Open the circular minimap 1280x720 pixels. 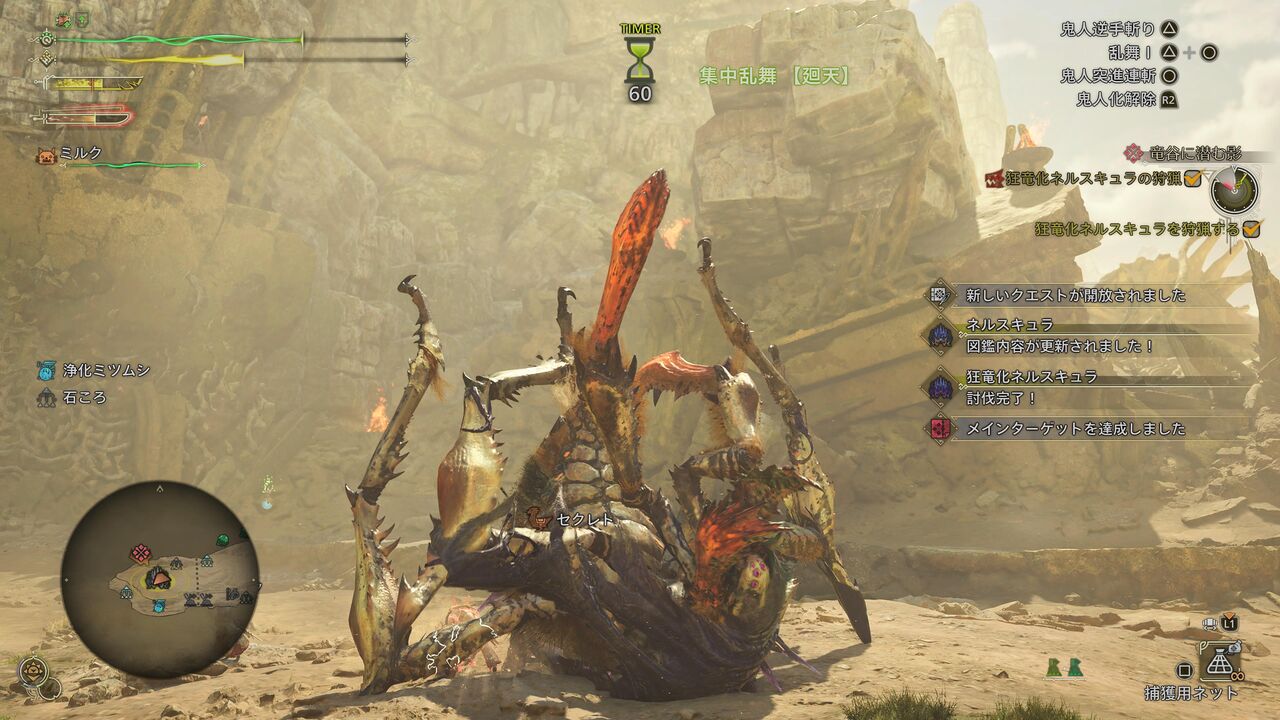click(160, 581)
